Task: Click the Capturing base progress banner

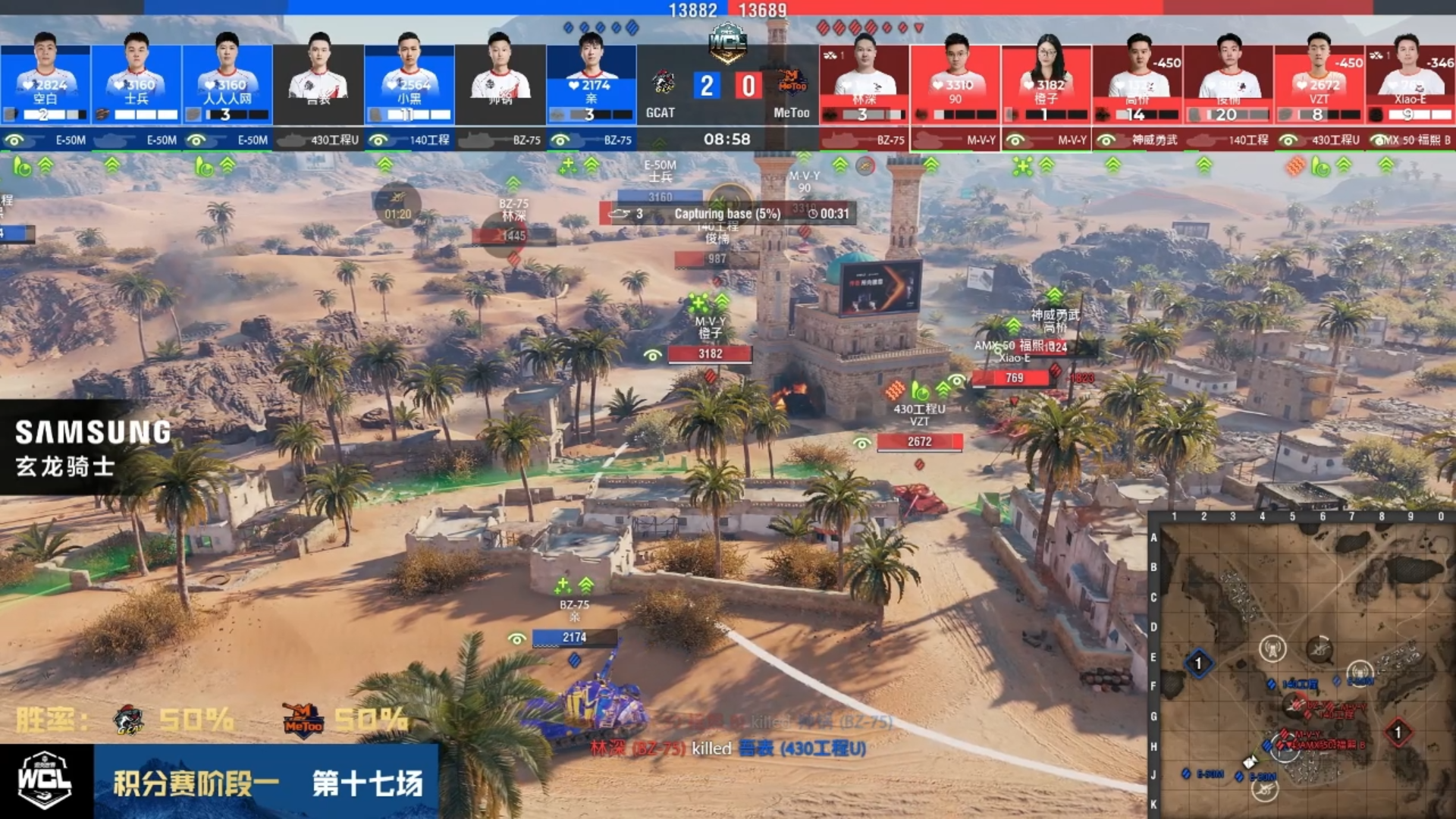Action: pyautogui.click(x=727, y=214)
